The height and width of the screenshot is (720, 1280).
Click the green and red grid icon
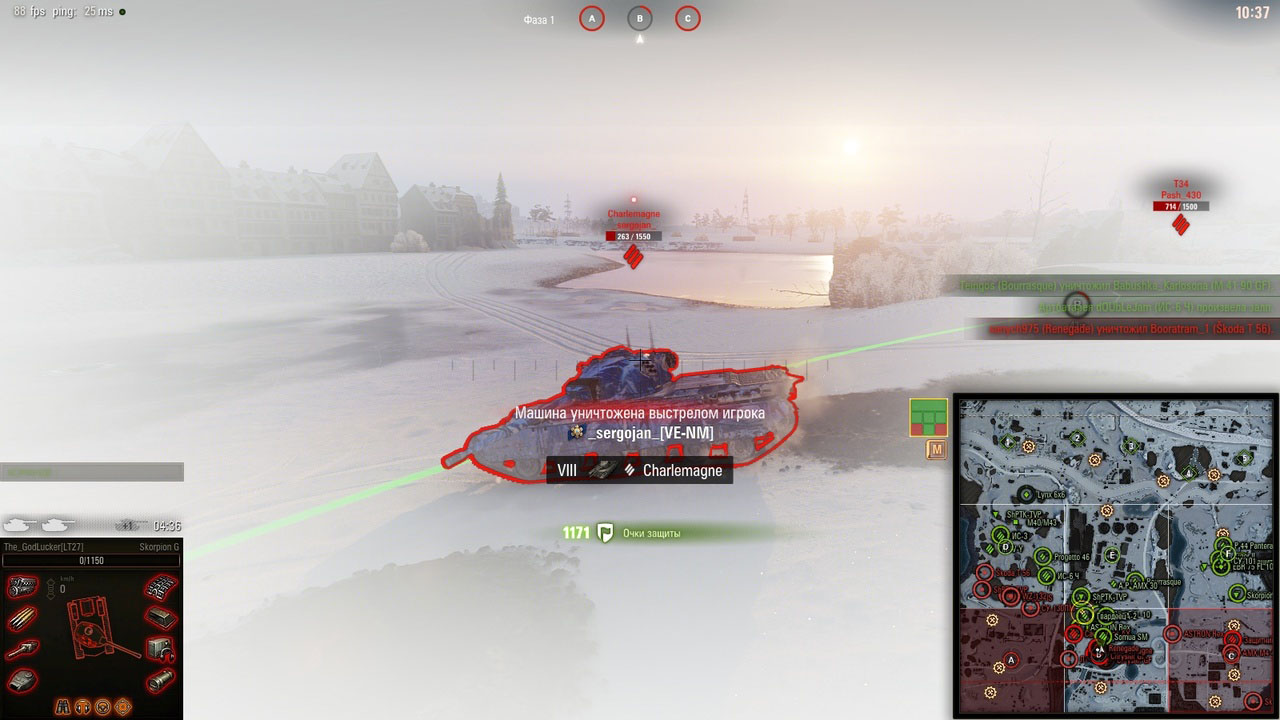pyautogui.click(x=928, y=417)
